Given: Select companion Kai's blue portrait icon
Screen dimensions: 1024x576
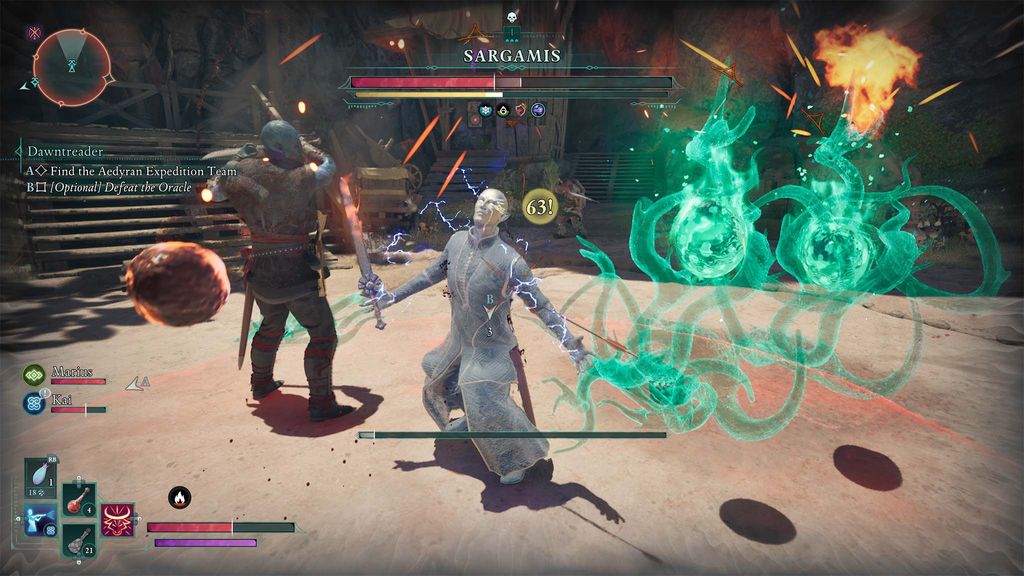Looking at the screenshot, I should pyautogui.click(x=34, y=403).
